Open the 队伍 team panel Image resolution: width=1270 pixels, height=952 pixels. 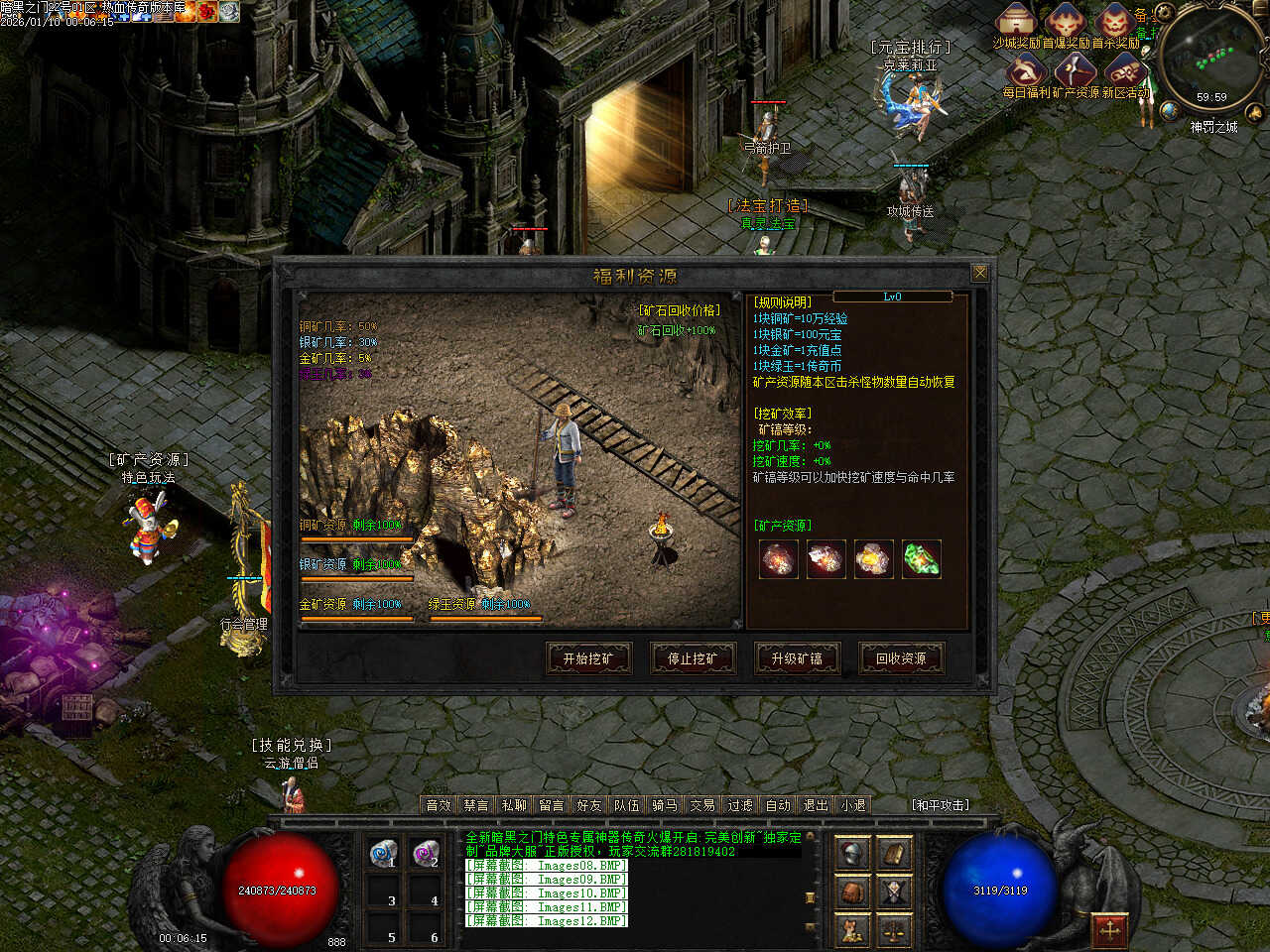click(627, 805)
